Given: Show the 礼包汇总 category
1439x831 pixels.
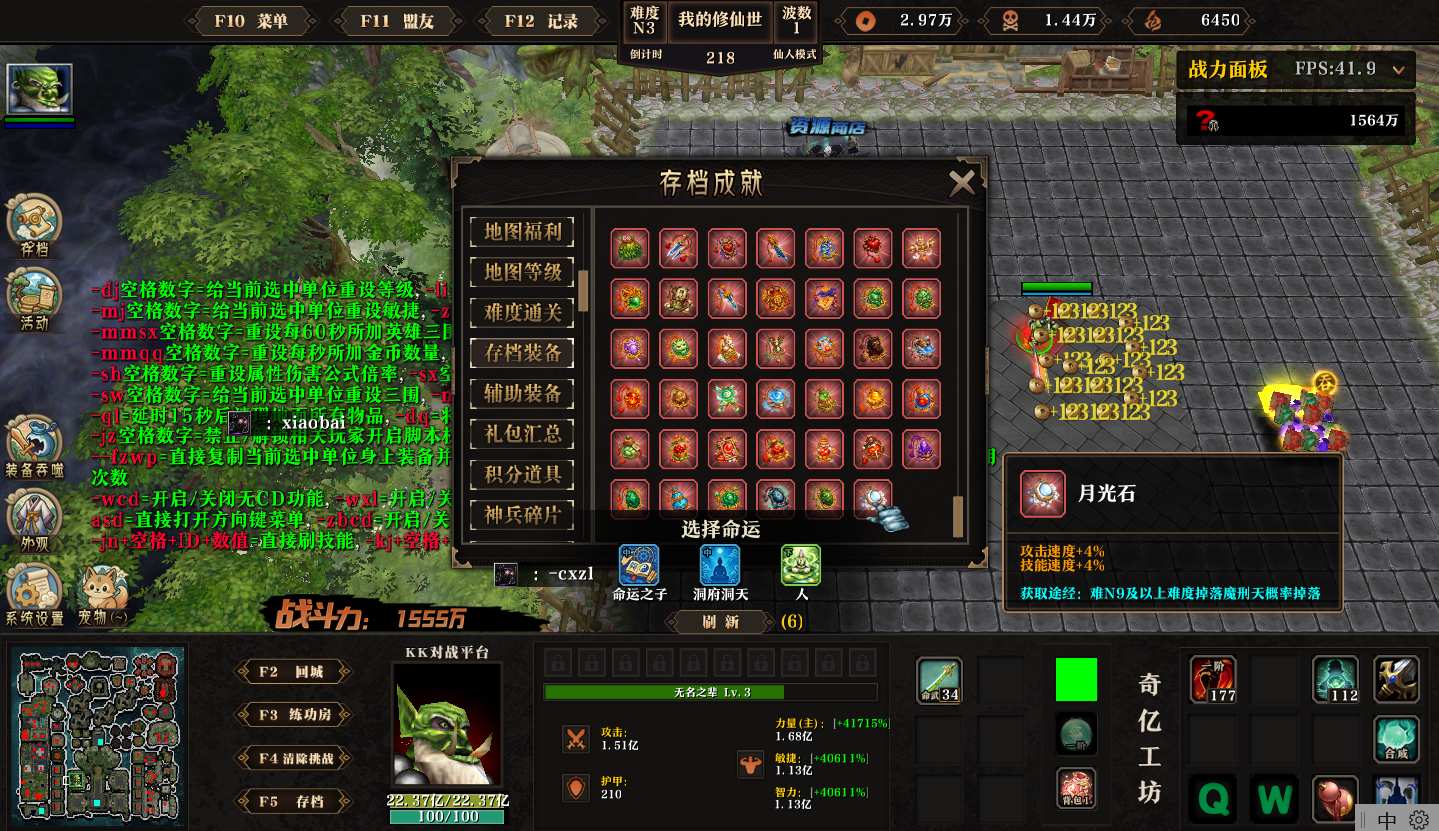Looking at the screenshot, I should pos(523,433).
